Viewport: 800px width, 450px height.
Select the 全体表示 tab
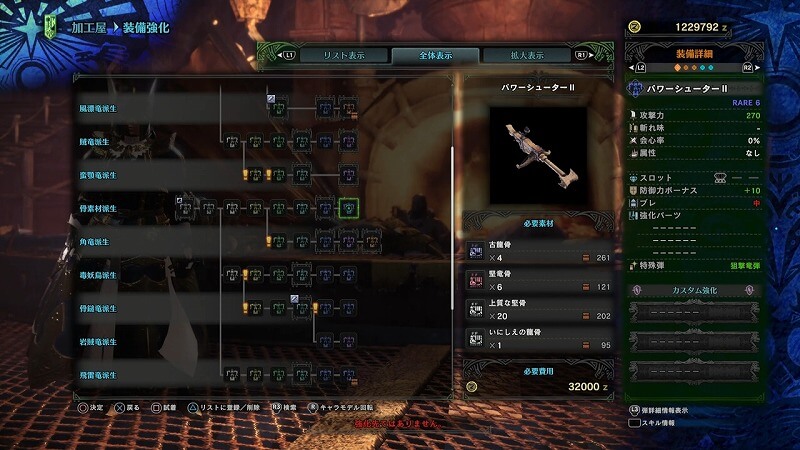421,56
